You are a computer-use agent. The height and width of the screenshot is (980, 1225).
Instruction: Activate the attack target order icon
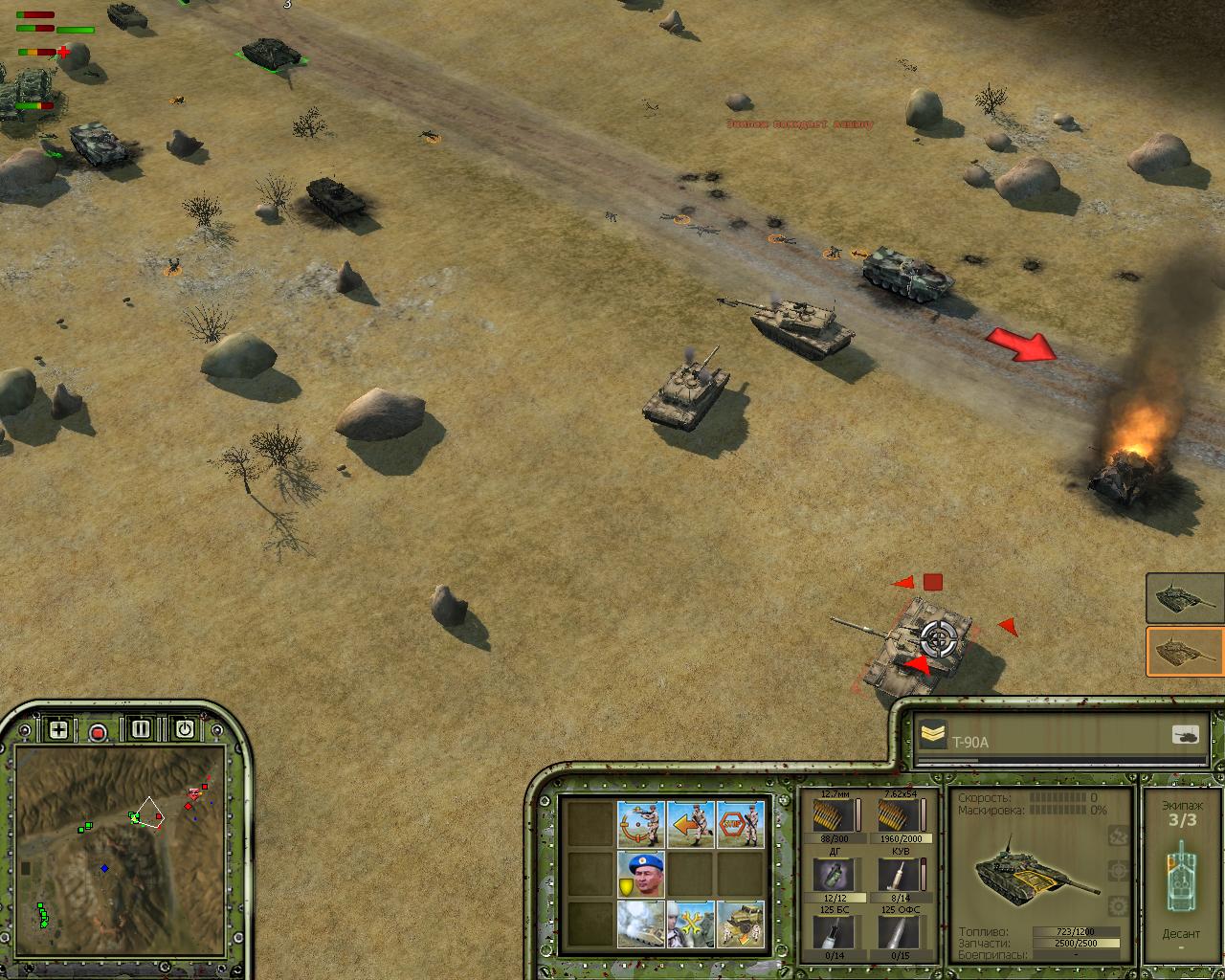(x=641, y=824)
